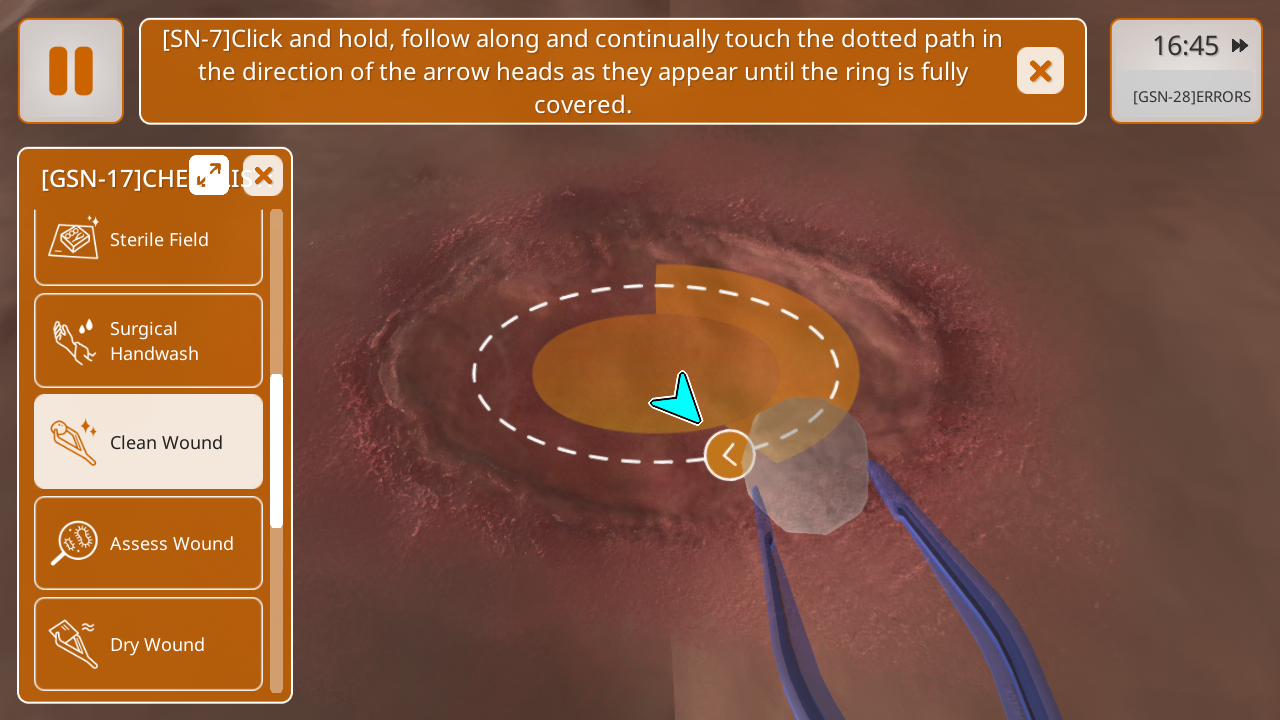Pause the simulation
1280x720 pixels.
coord(71,71)
